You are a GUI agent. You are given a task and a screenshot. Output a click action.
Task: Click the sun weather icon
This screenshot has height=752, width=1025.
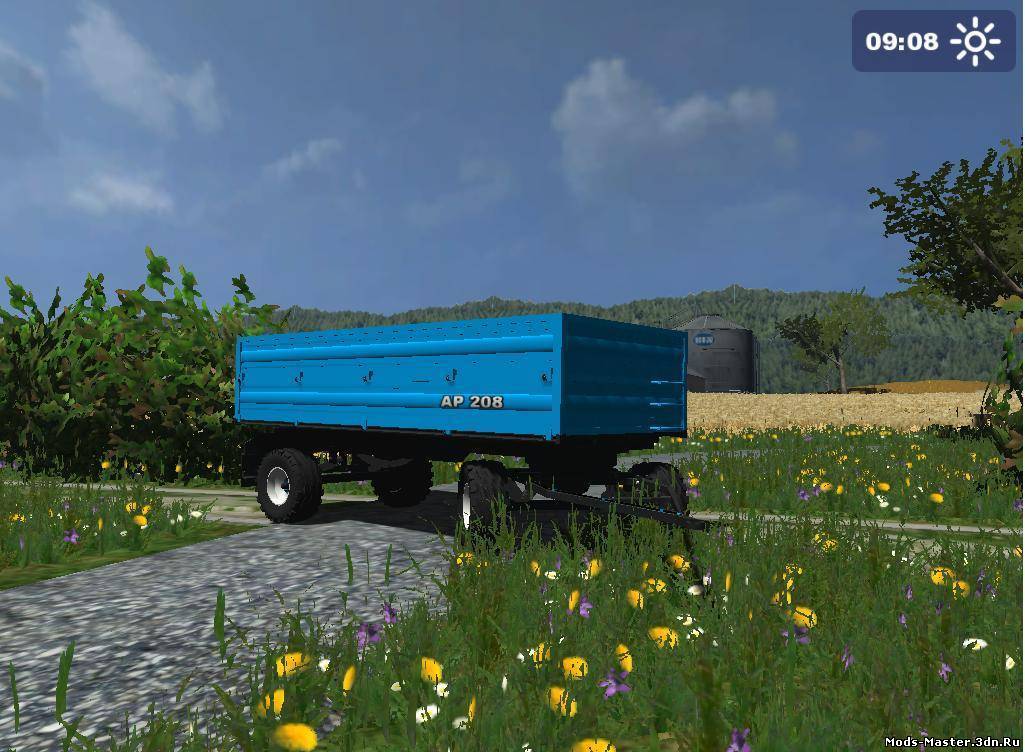tap(975, 41)
